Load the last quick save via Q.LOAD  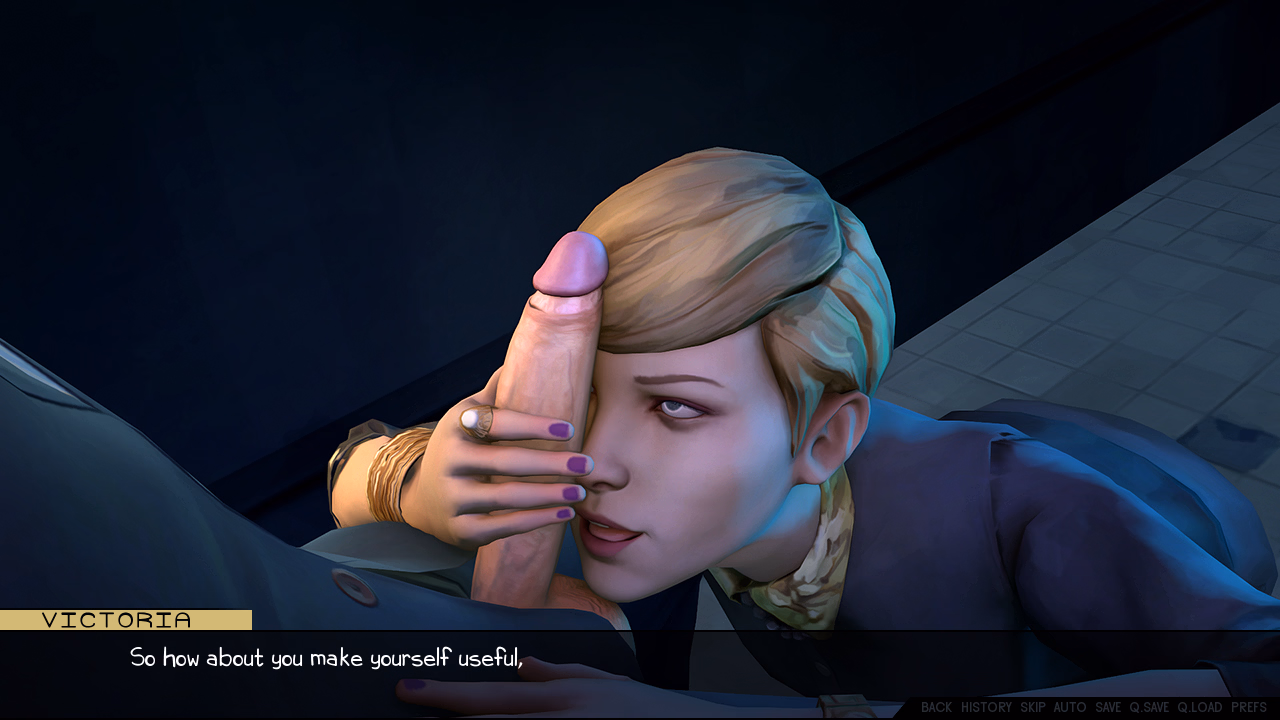1200,707
